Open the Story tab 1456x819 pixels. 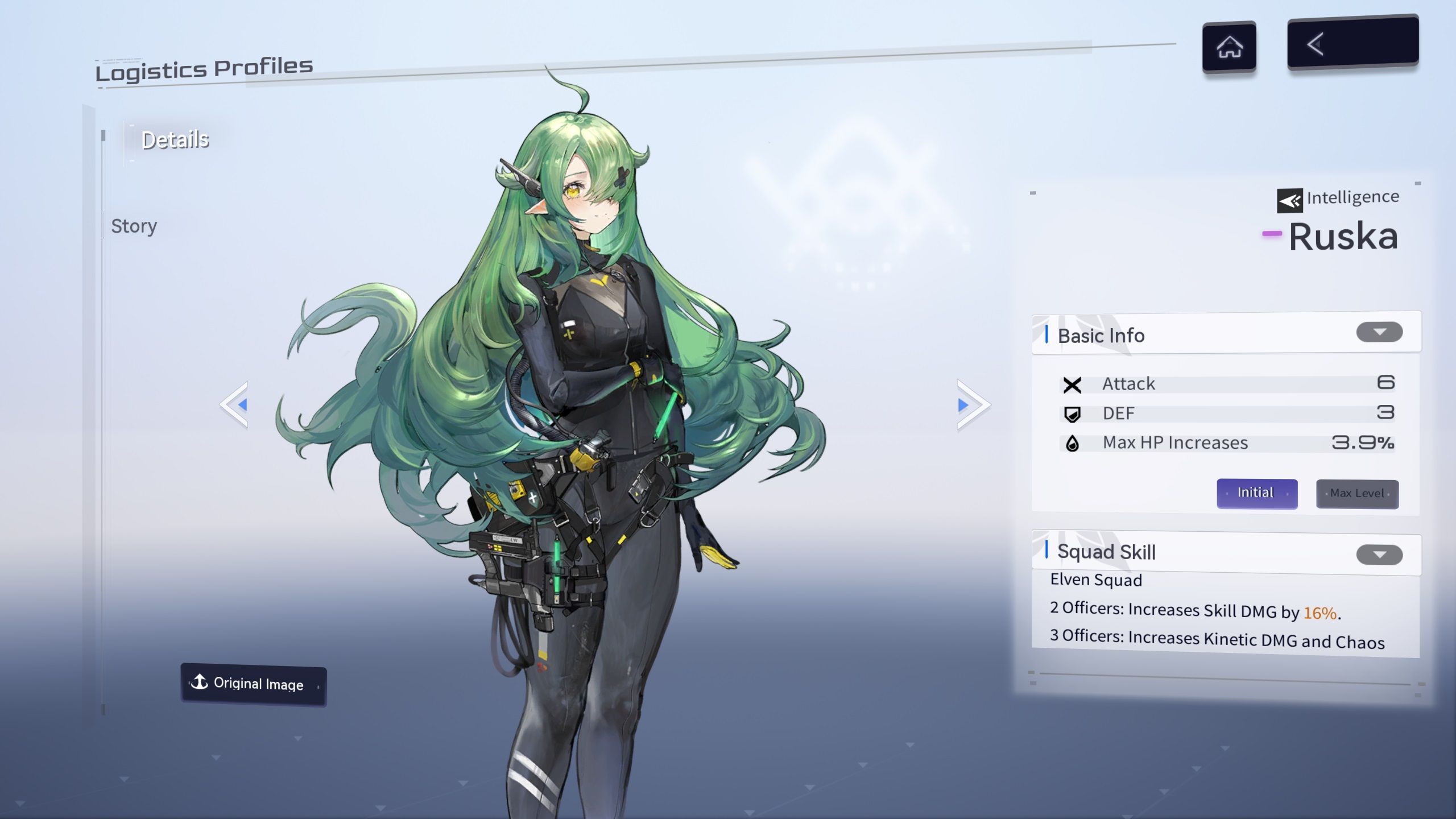pyautogui.click(x=134, y=226)
